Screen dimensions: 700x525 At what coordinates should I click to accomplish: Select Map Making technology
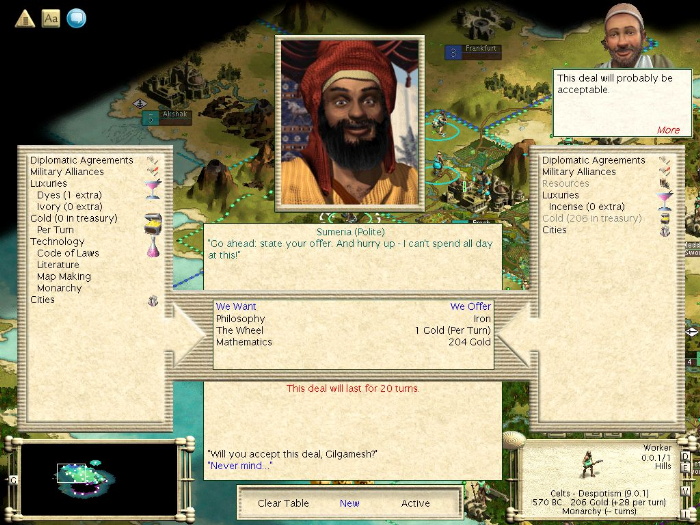click(x=64, y=277)
